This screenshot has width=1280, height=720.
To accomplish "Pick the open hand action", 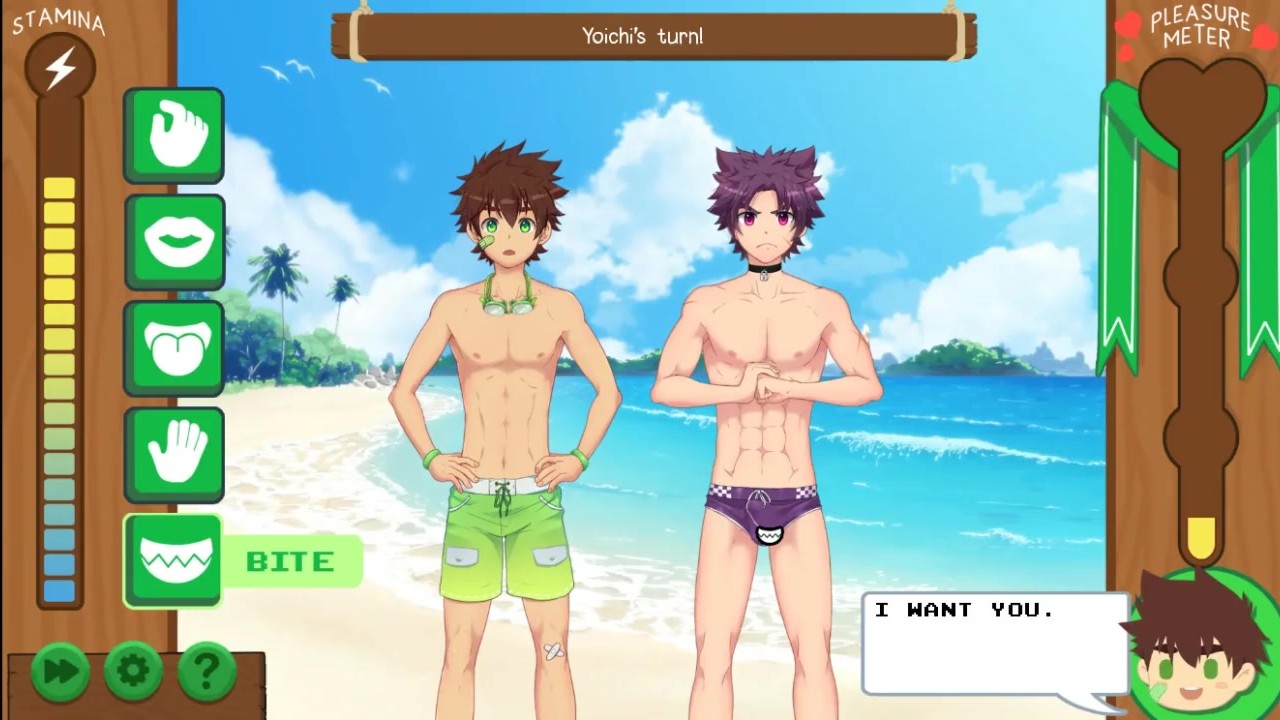I will 174,454.
